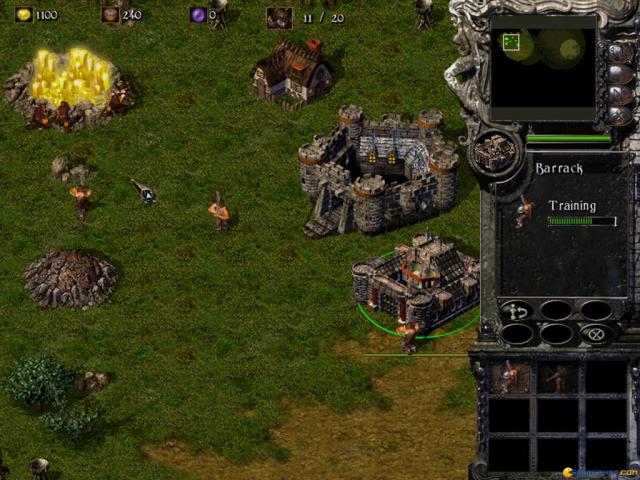Image resolution: width=640 pixels, height=480 pixels.
Task: Cancel training with the X command button
Action: 596,334
